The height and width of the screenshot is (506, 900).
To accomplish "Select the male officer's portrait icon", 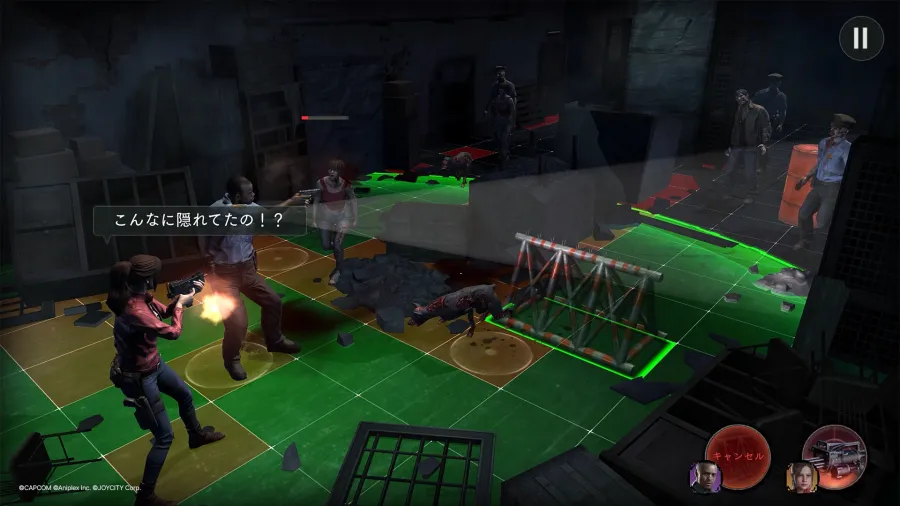I will point(705,478).
